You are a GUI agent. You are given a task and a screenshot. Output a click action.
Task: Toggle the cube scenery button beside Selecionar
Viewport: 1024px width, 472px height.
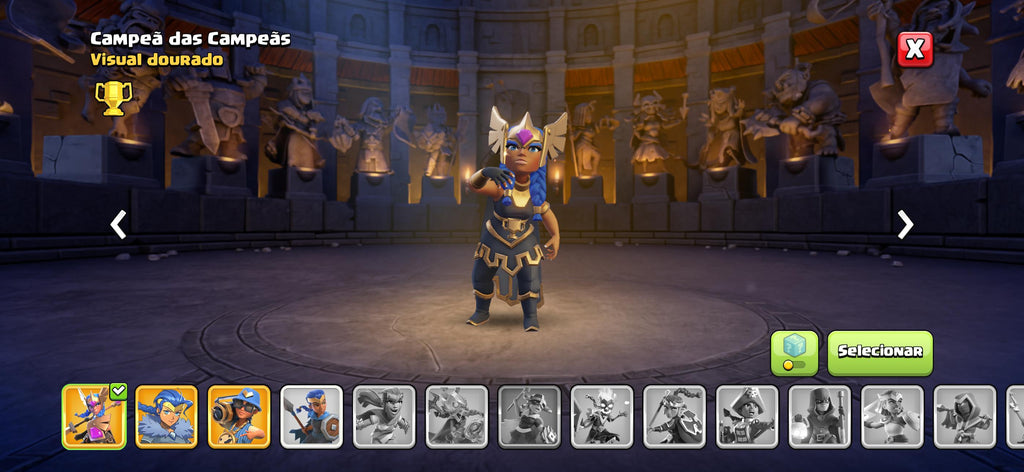point(794,353)
